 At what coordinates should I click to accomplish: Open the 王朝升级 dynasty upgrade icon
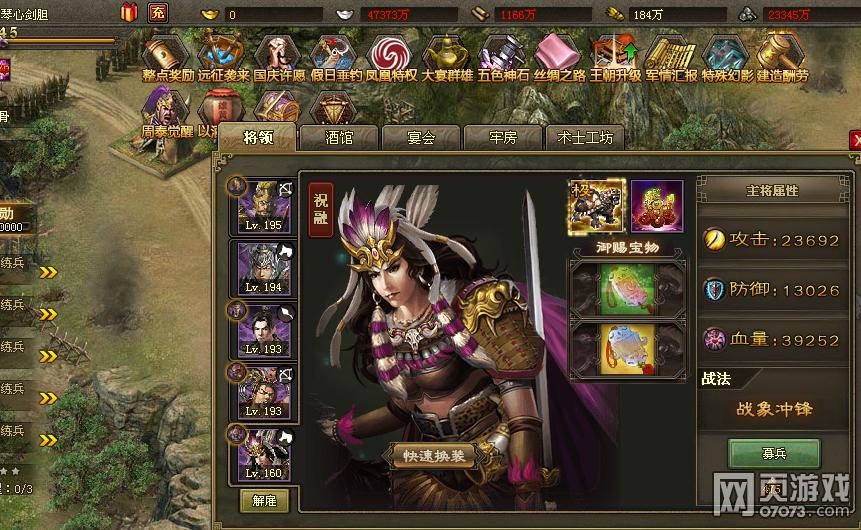coord(615,58)
